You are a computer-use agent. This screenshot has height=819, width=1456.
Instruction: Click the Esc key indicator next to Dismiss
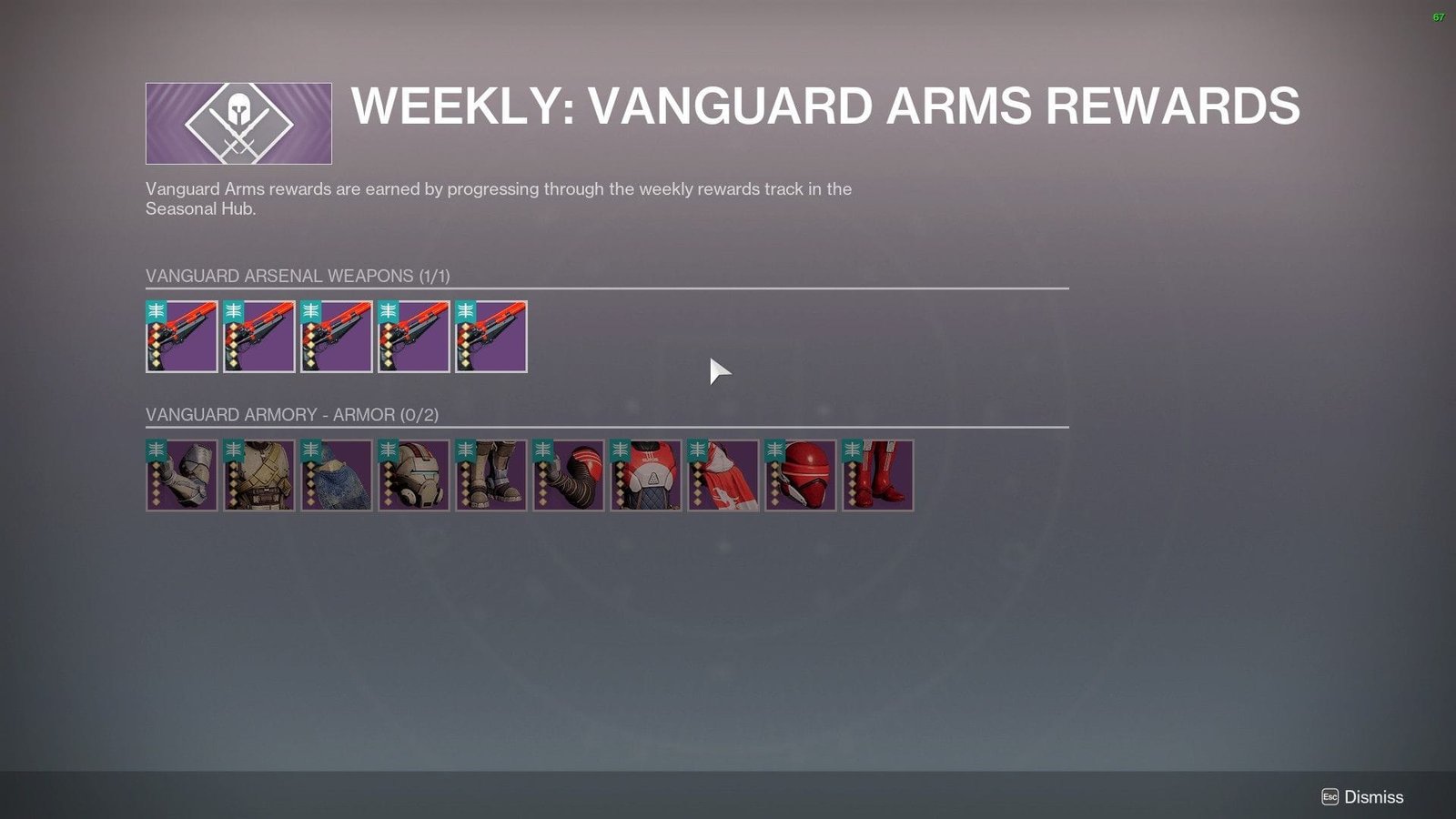tap(1331, 796)
